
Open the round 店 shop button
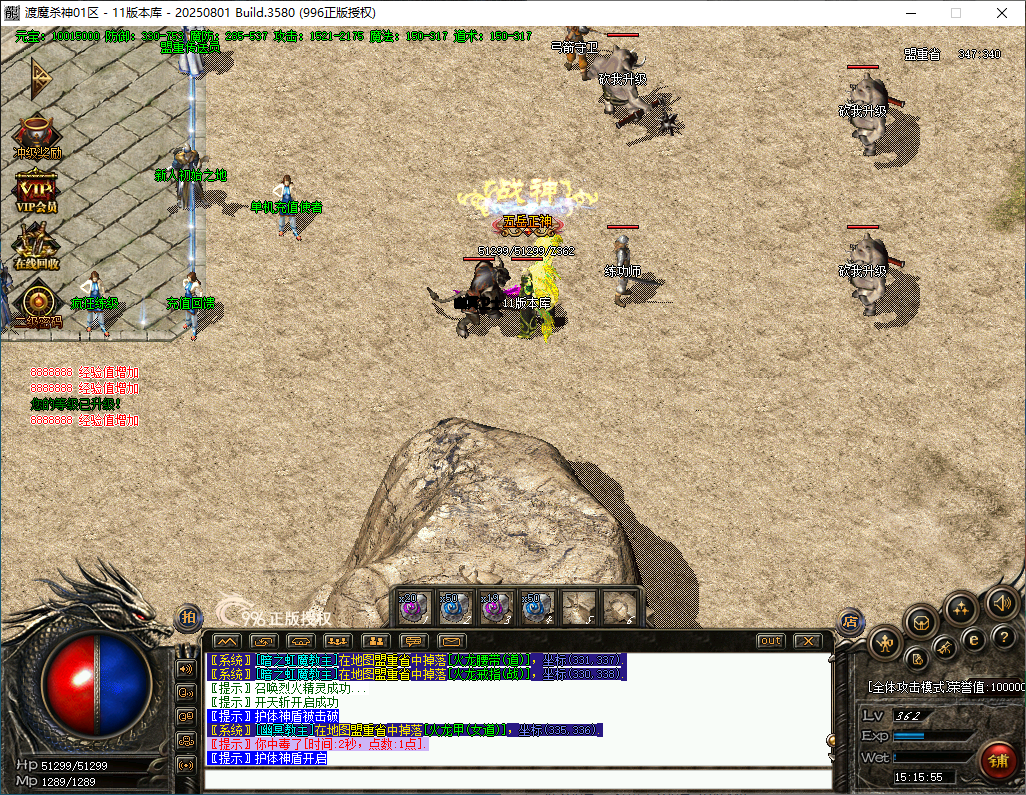(x=850, y=621)
